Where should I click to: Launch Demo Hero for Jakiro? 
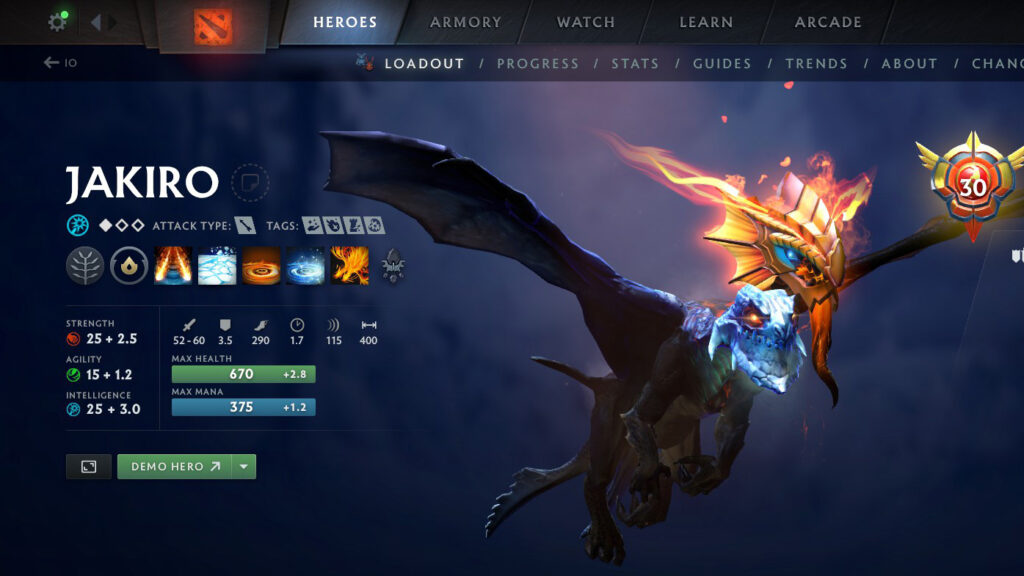pyautogui.click(x=174, y=467)
